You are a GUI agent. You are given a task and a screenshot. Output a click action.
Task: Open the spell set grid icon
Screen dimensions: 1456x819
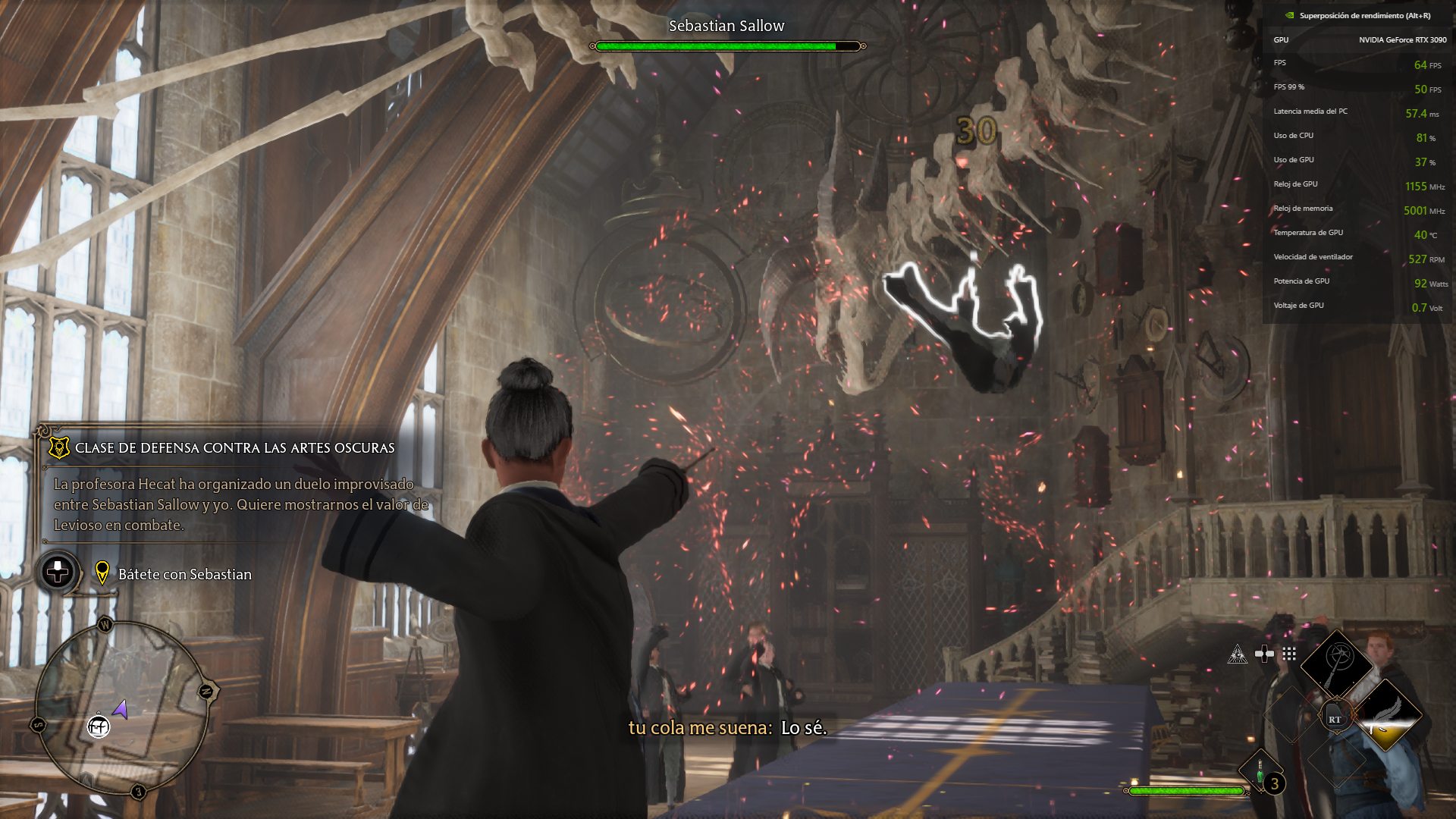click(x=1289, y=654)
